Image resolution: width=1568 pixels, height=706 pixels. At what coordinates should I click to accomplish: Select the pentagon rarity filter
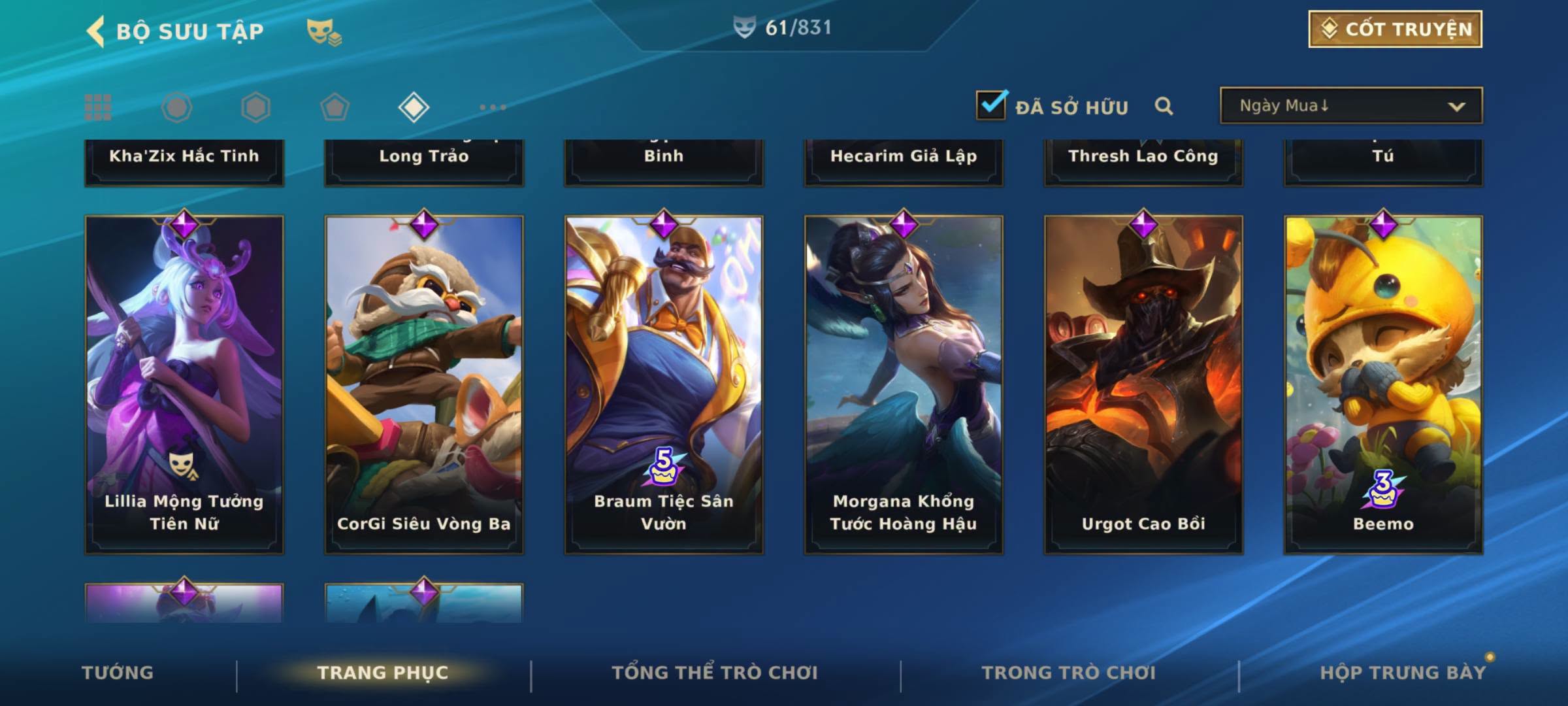click(x=335, y=107)
